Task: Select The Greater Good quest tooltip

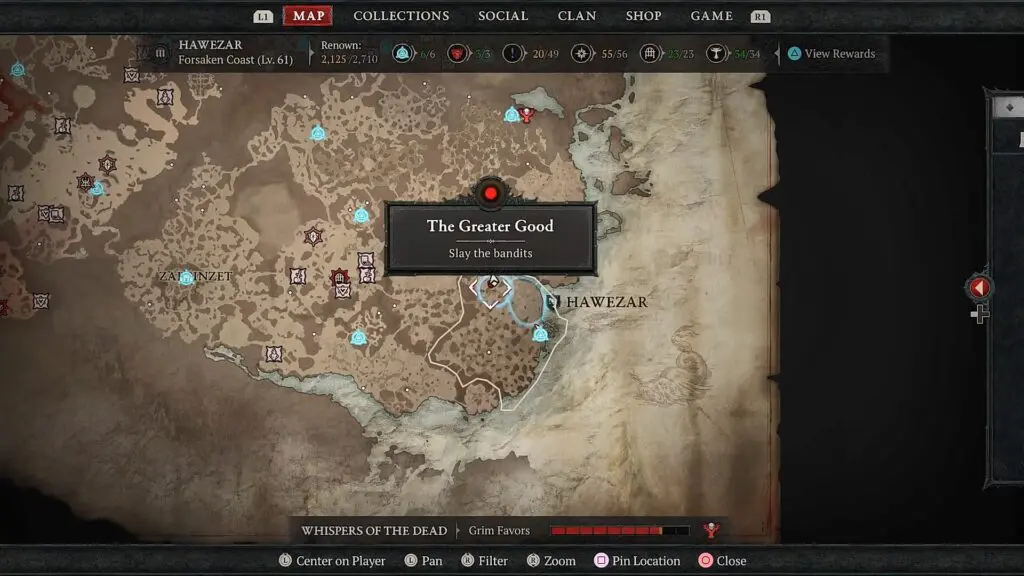Action: (490, 238)
